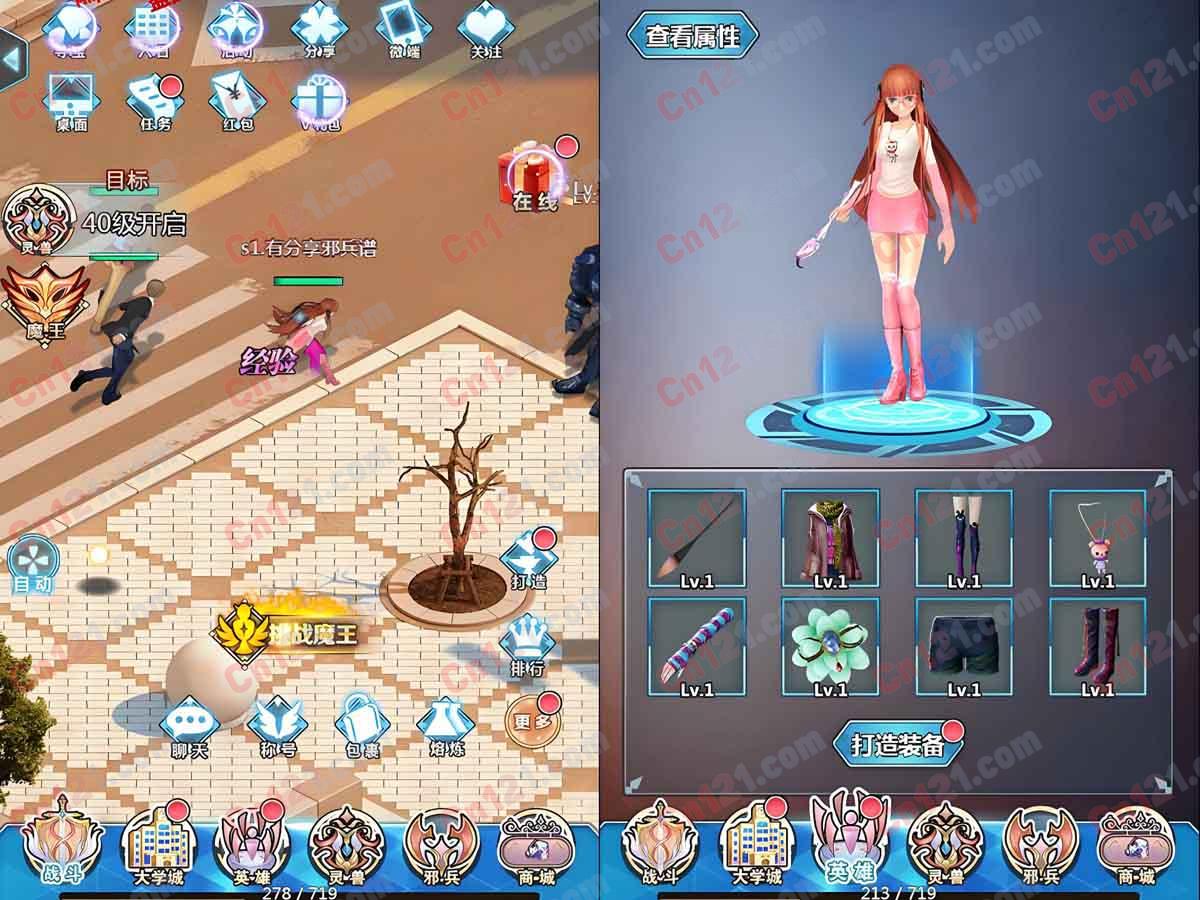Select the green flower brooch slot
This screenshot has width=1200, height=900.
pyautogui.click(x=830, y=646)
